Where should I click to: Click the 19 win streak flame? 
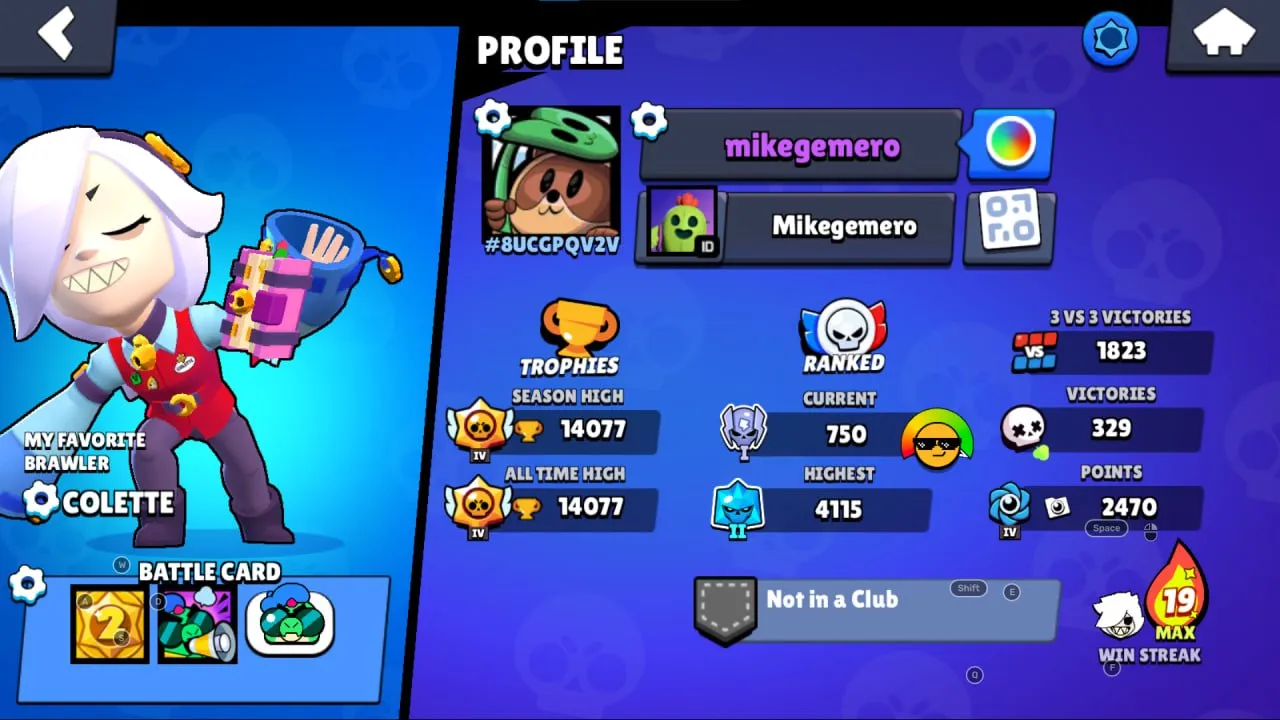tap(1176, 601)
